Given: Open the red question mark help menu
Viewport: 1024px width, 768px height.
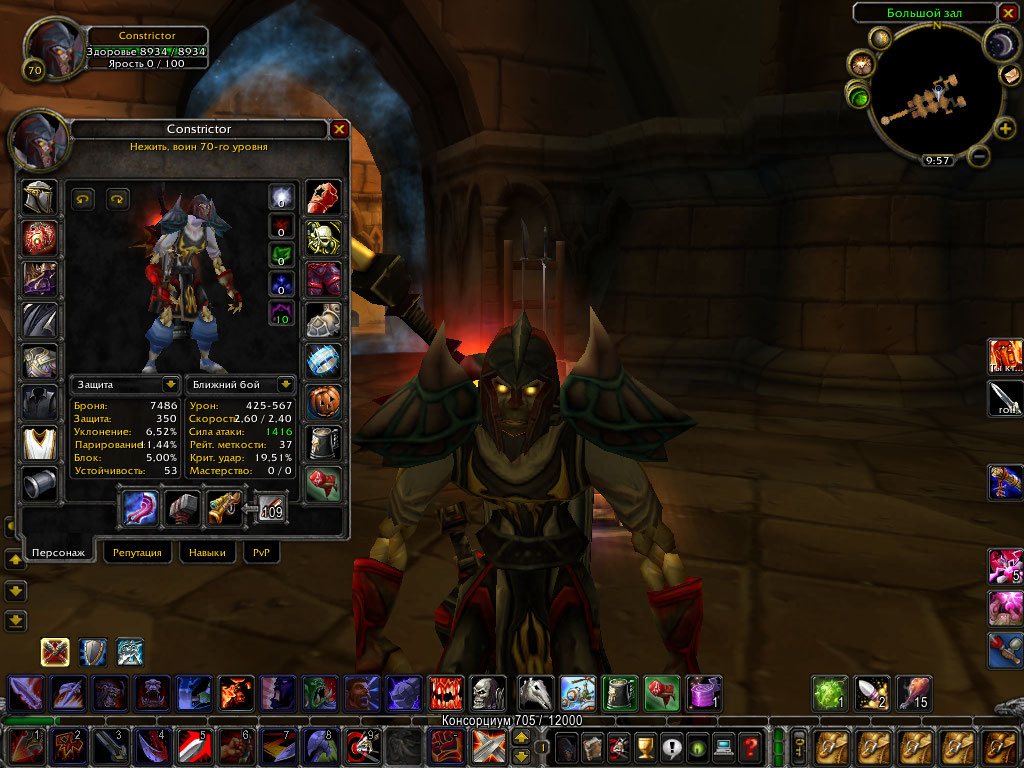Looking at the screenshot, I should click(x=749, y=747).
